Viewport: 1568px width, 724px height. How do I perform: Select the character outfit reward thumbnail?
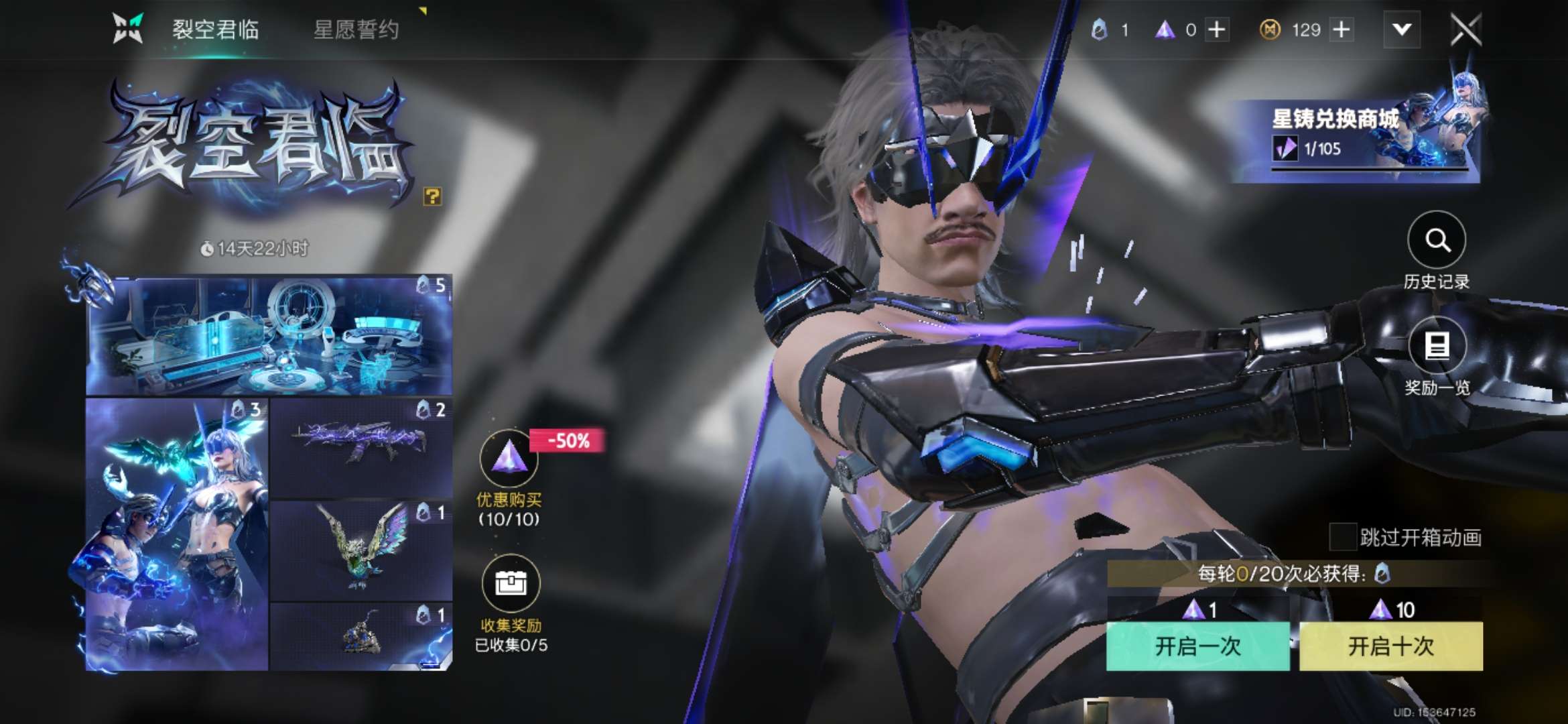pos(177,534)
